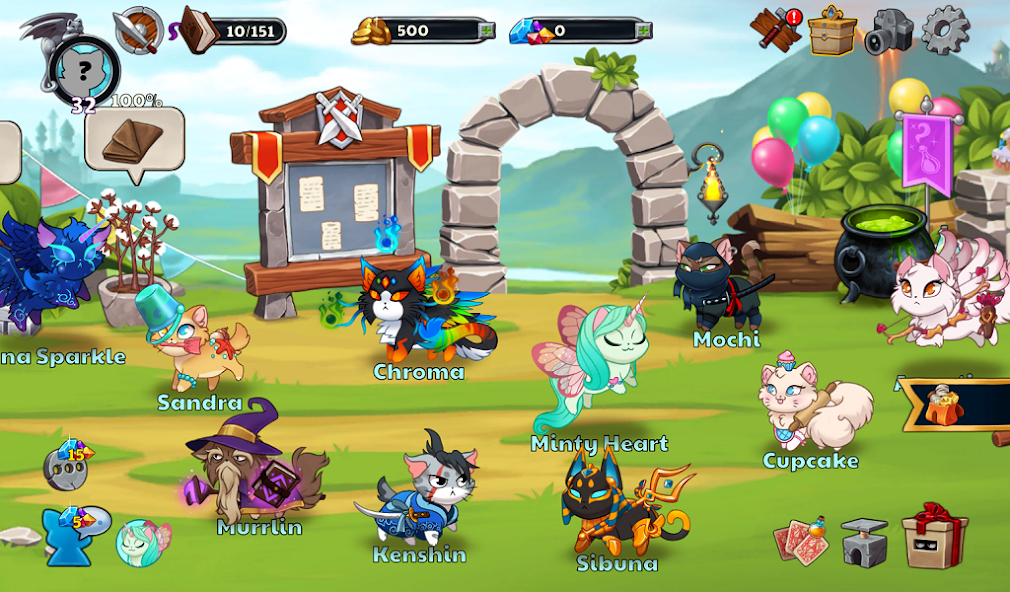Screen dimensions: 1010x592
Task: Open the stone token 15-gem offer
Action: coord(67,466)
